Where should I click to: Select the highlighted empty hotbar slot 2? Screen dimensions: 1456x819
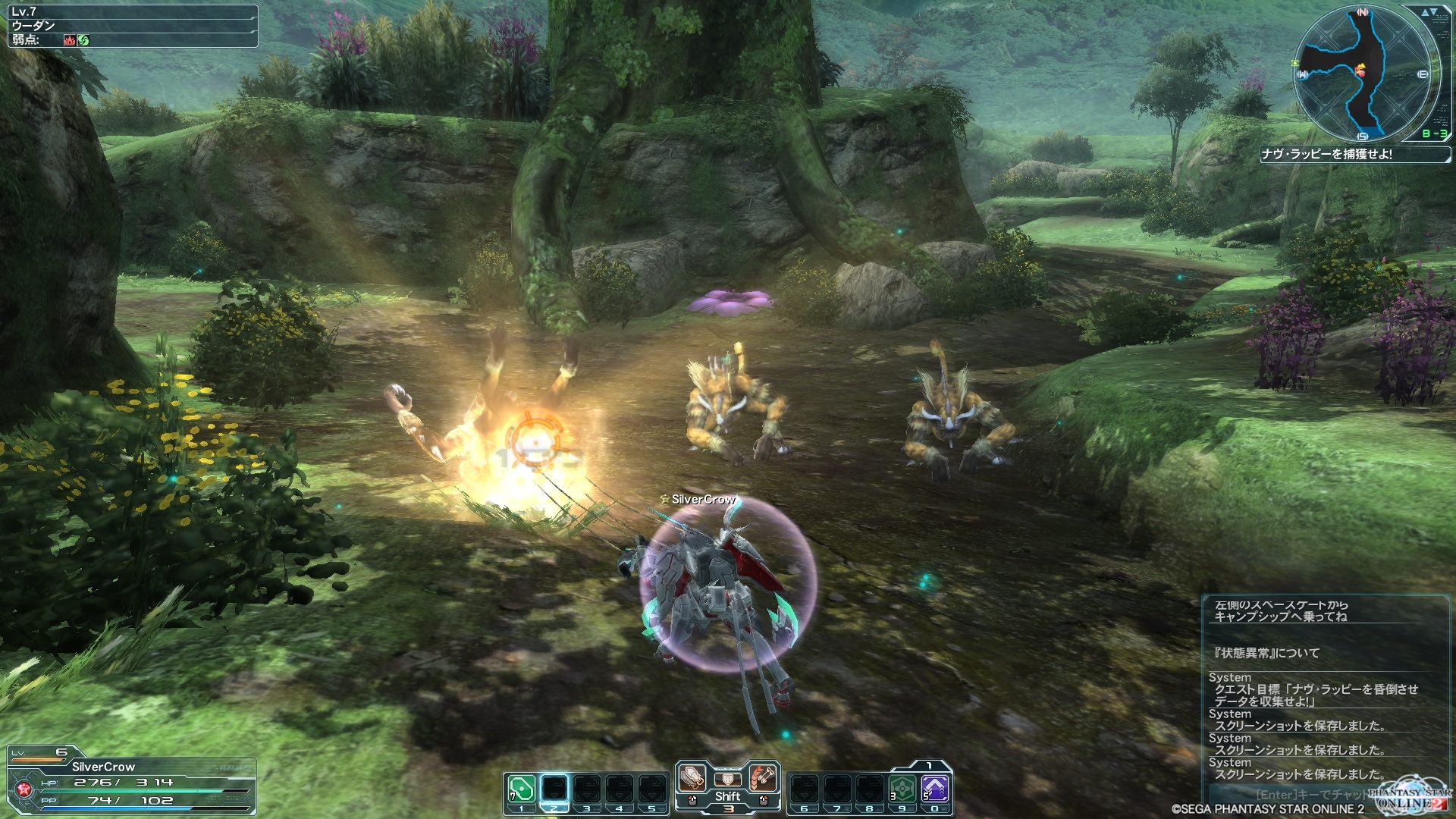(554, 789)
